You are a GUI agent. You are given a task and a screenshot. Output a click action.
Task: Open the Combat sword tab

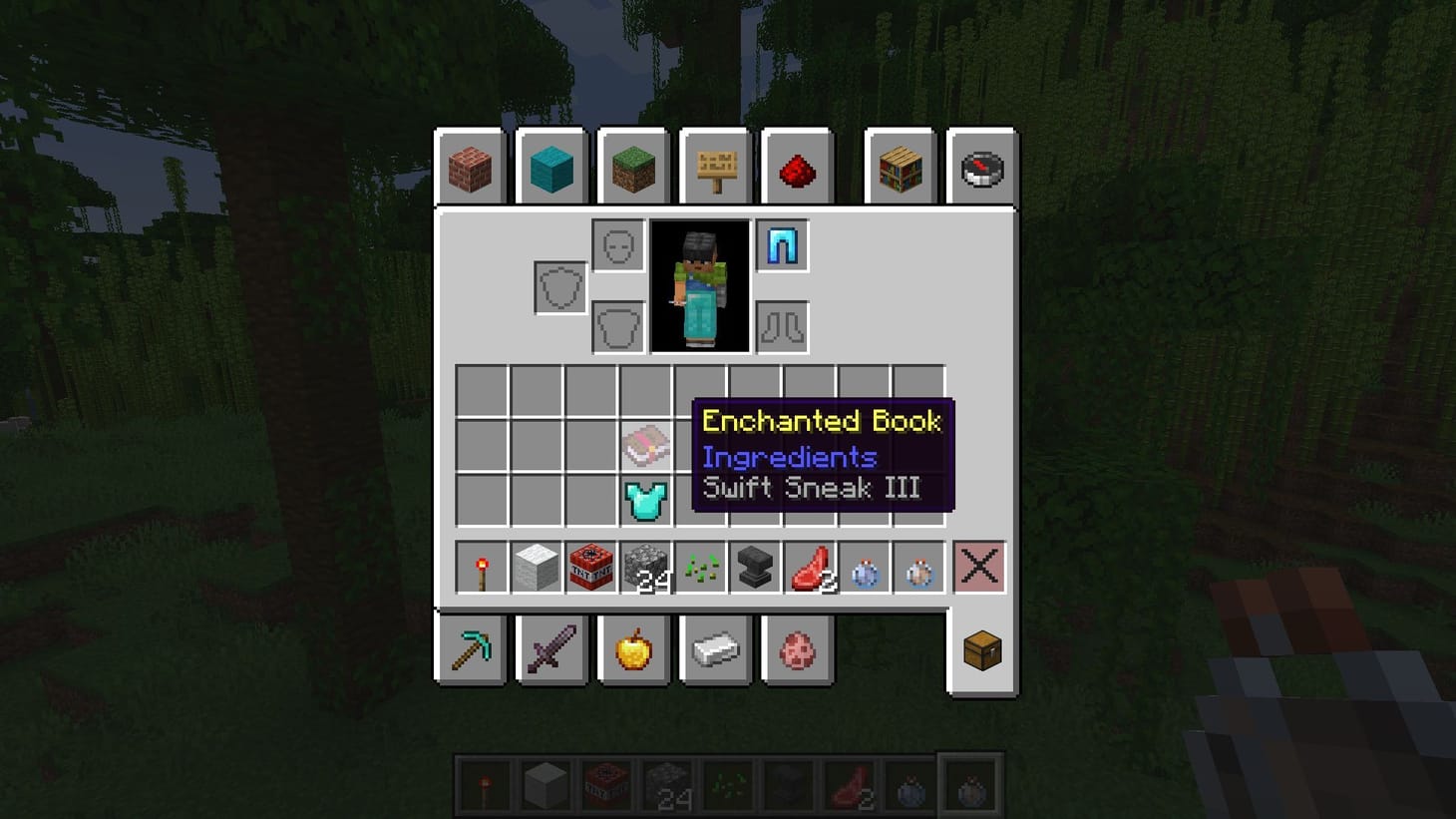pyautogui.click(x=551, y=649)
